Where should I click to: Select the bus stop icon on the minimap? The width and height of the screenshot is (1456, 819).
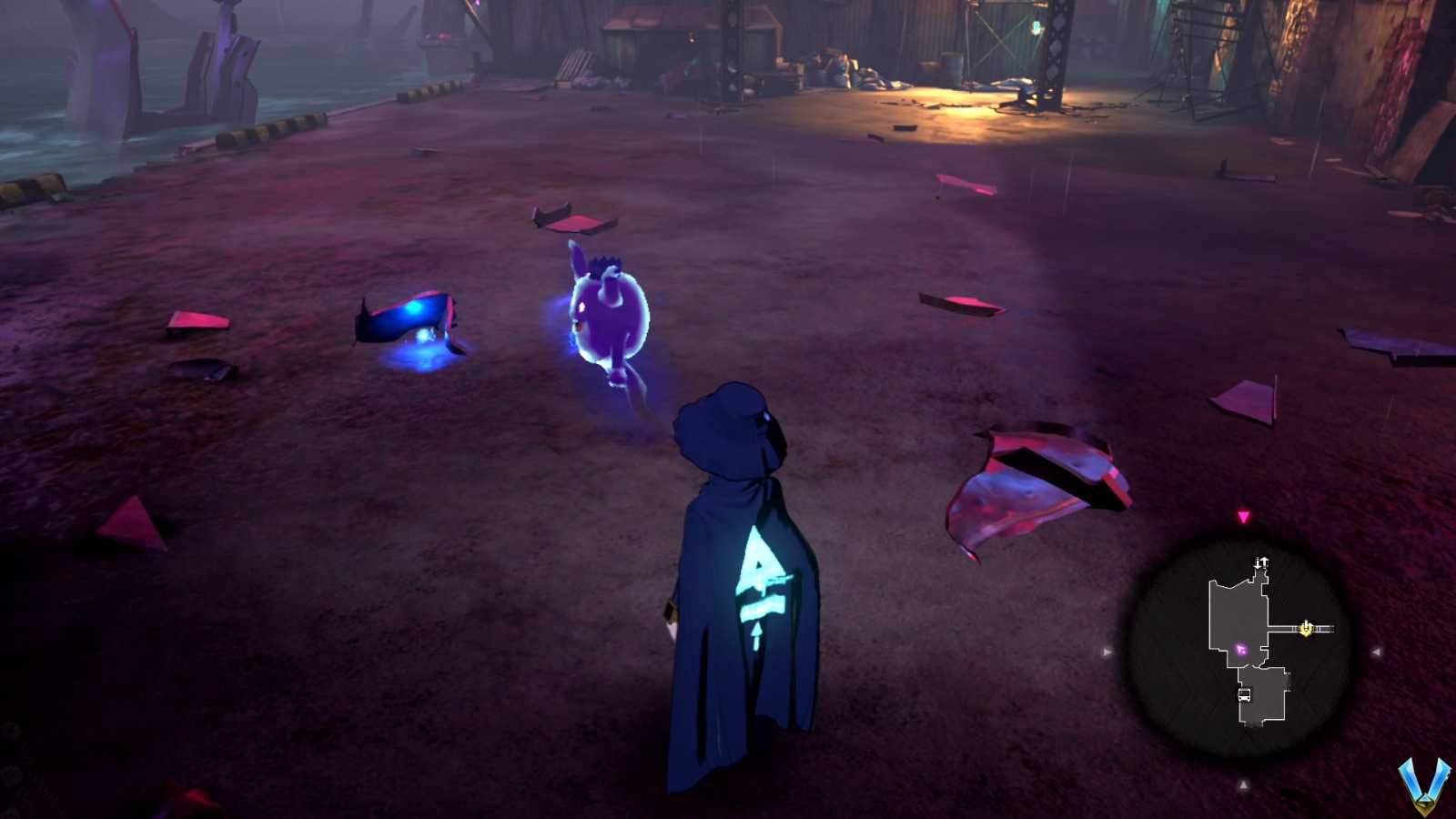[1244, 694]
